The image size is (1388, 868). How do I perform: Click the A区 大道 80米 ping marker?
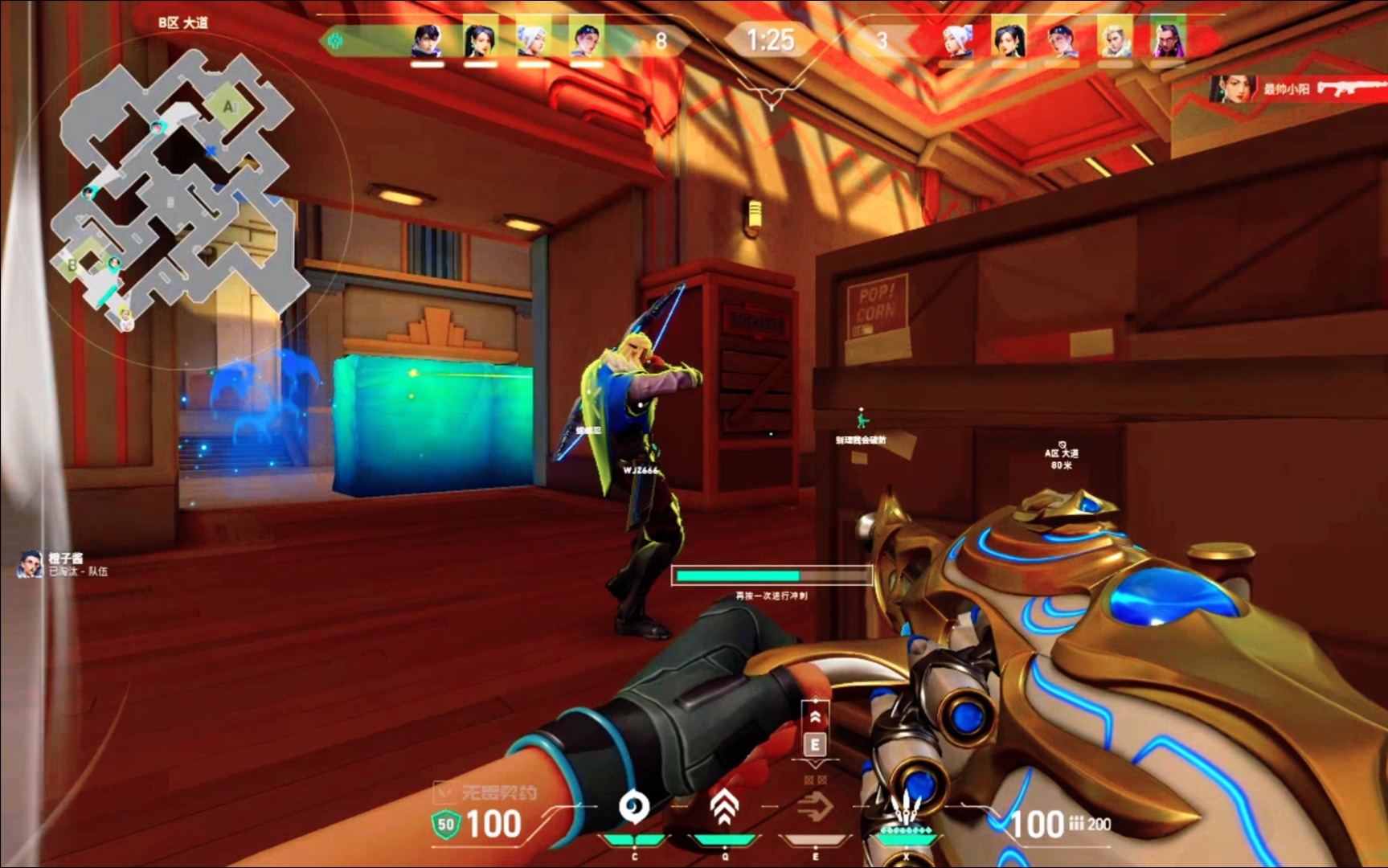(x=1062, y=455)
